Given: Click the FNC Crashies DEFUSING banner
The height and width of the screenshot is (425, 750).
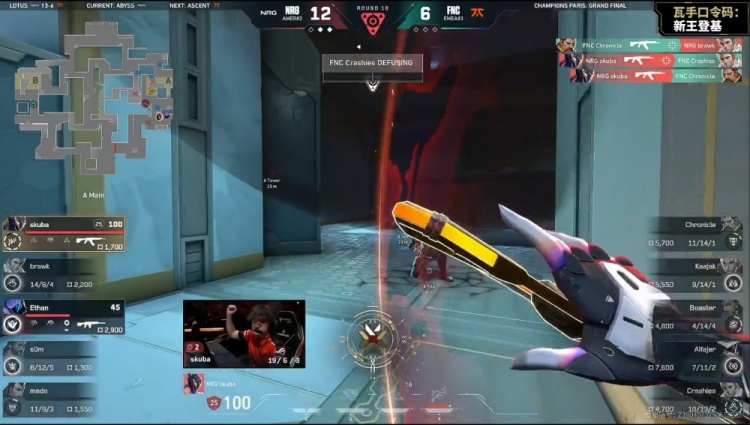Looking at the screenshot, I should [372, 62].
